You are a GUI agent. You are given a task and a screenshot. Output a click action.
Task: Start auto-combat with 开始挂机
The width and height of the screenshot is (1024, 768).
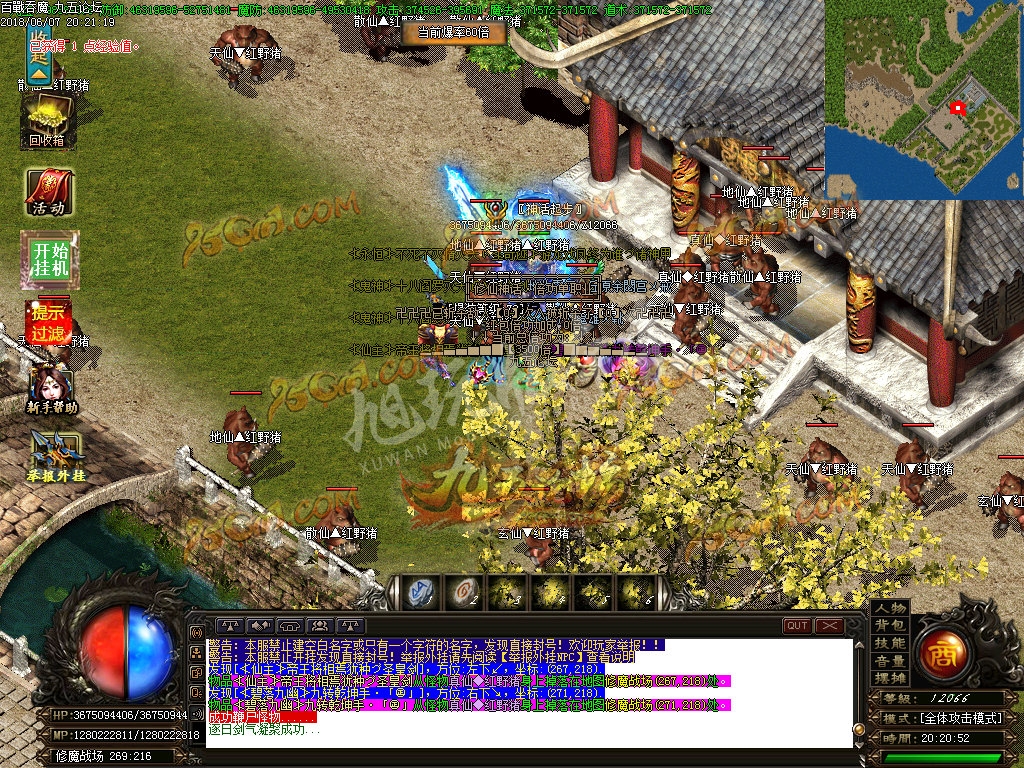48,260
